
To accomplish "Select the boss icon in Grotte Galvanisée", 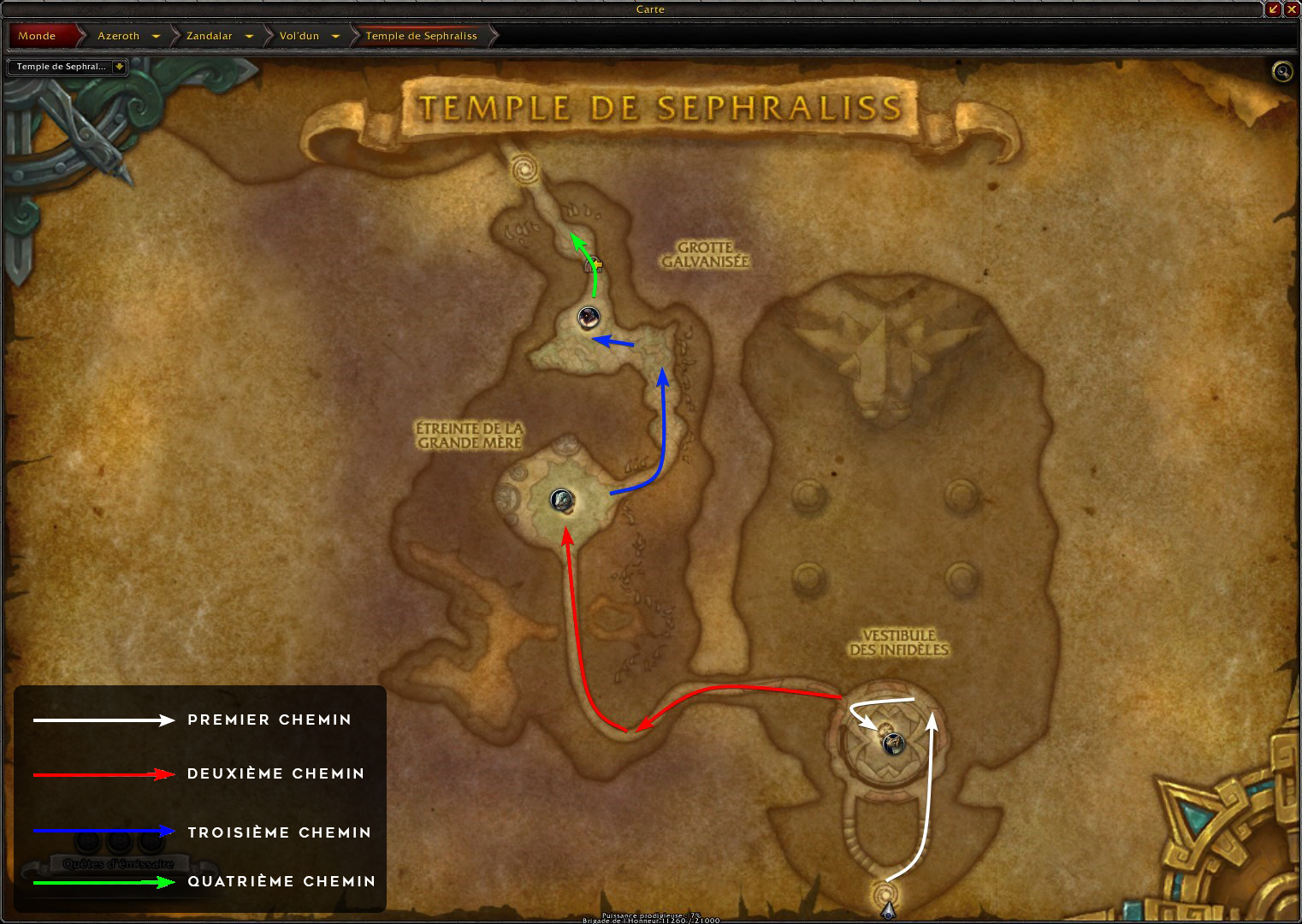I will tap(588, 317).
